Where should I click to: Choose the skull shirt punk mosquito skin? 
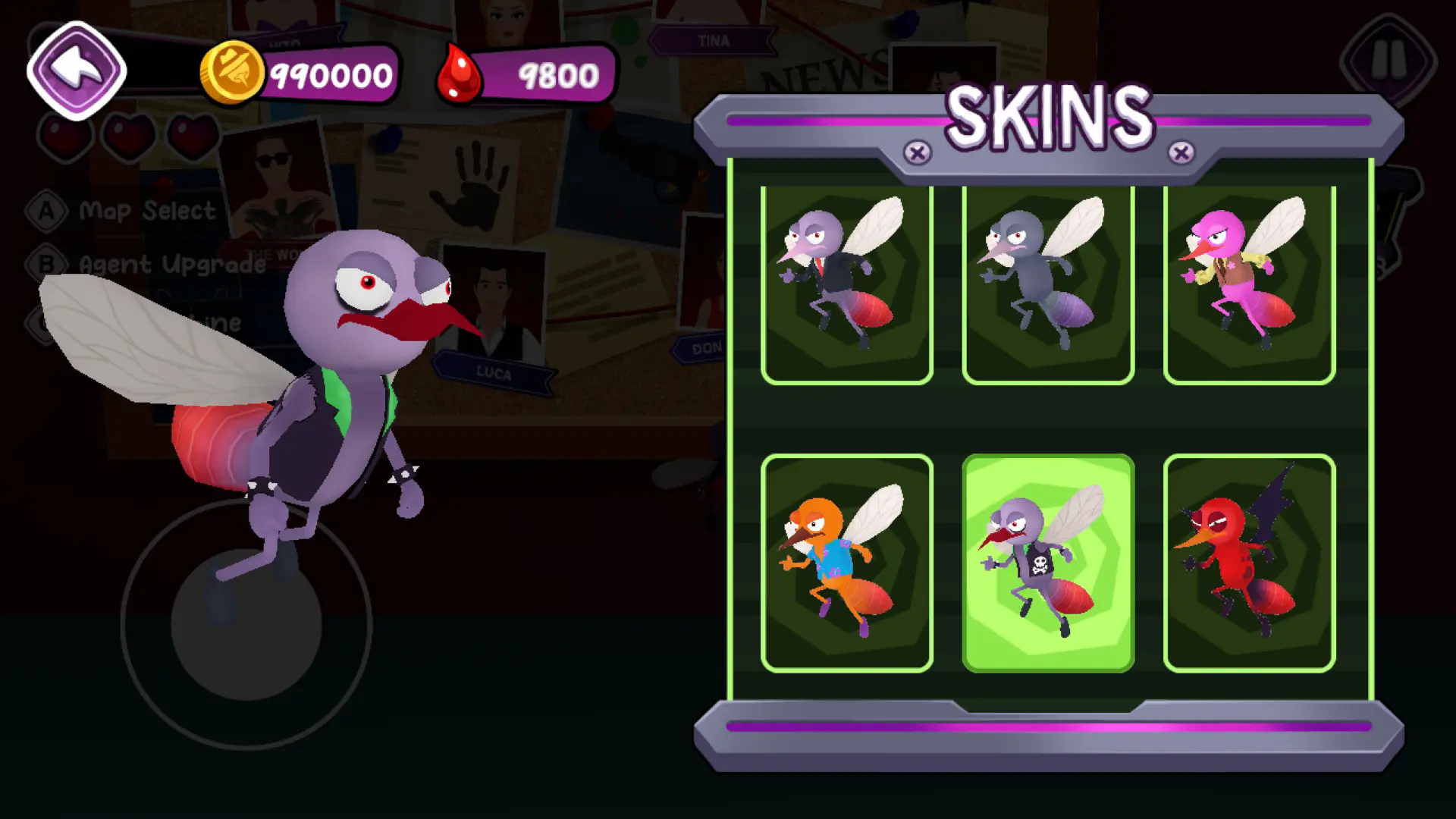pos(1048,563)
